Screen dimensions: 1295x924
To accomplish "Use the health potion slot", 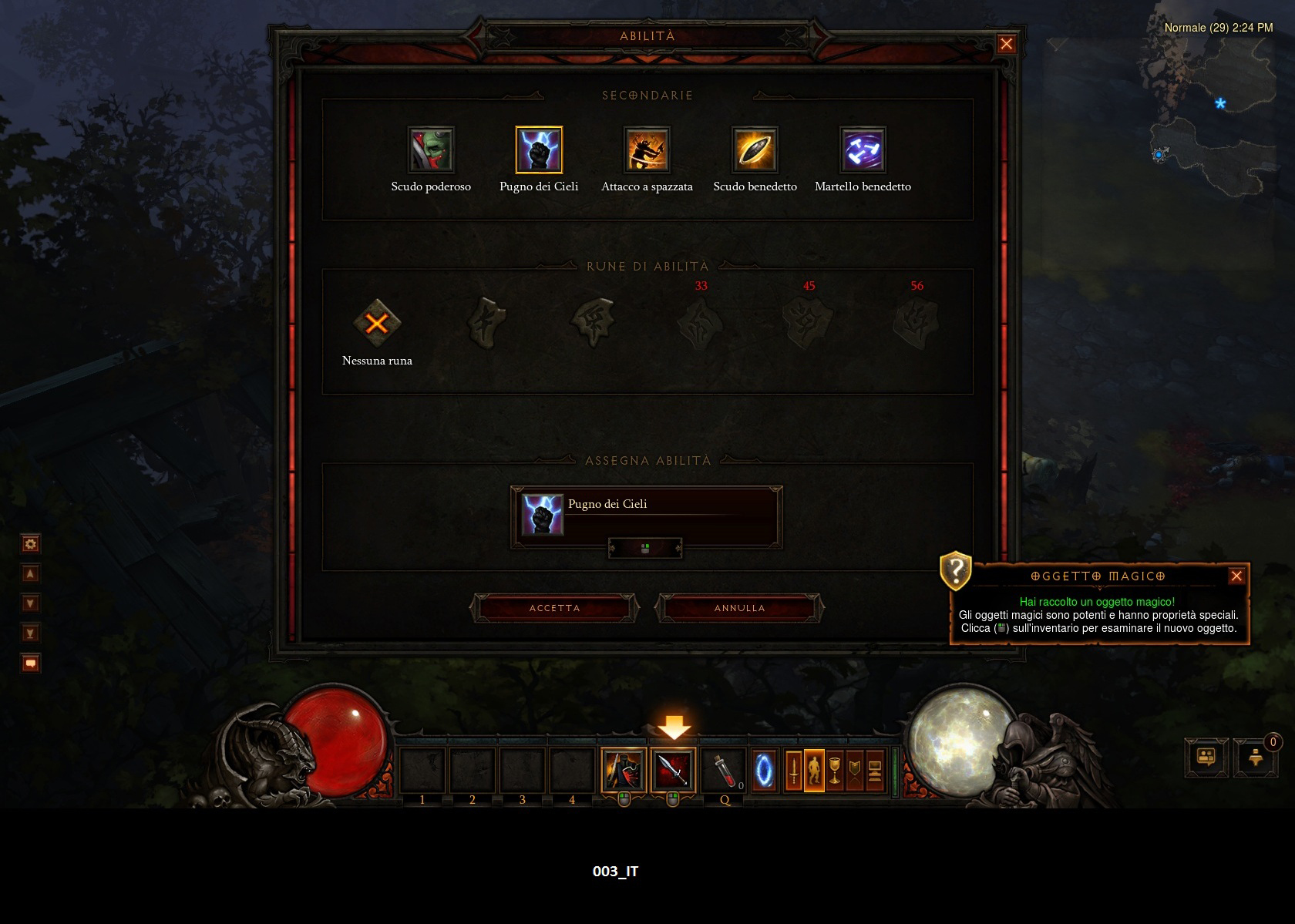I will 724,770.
